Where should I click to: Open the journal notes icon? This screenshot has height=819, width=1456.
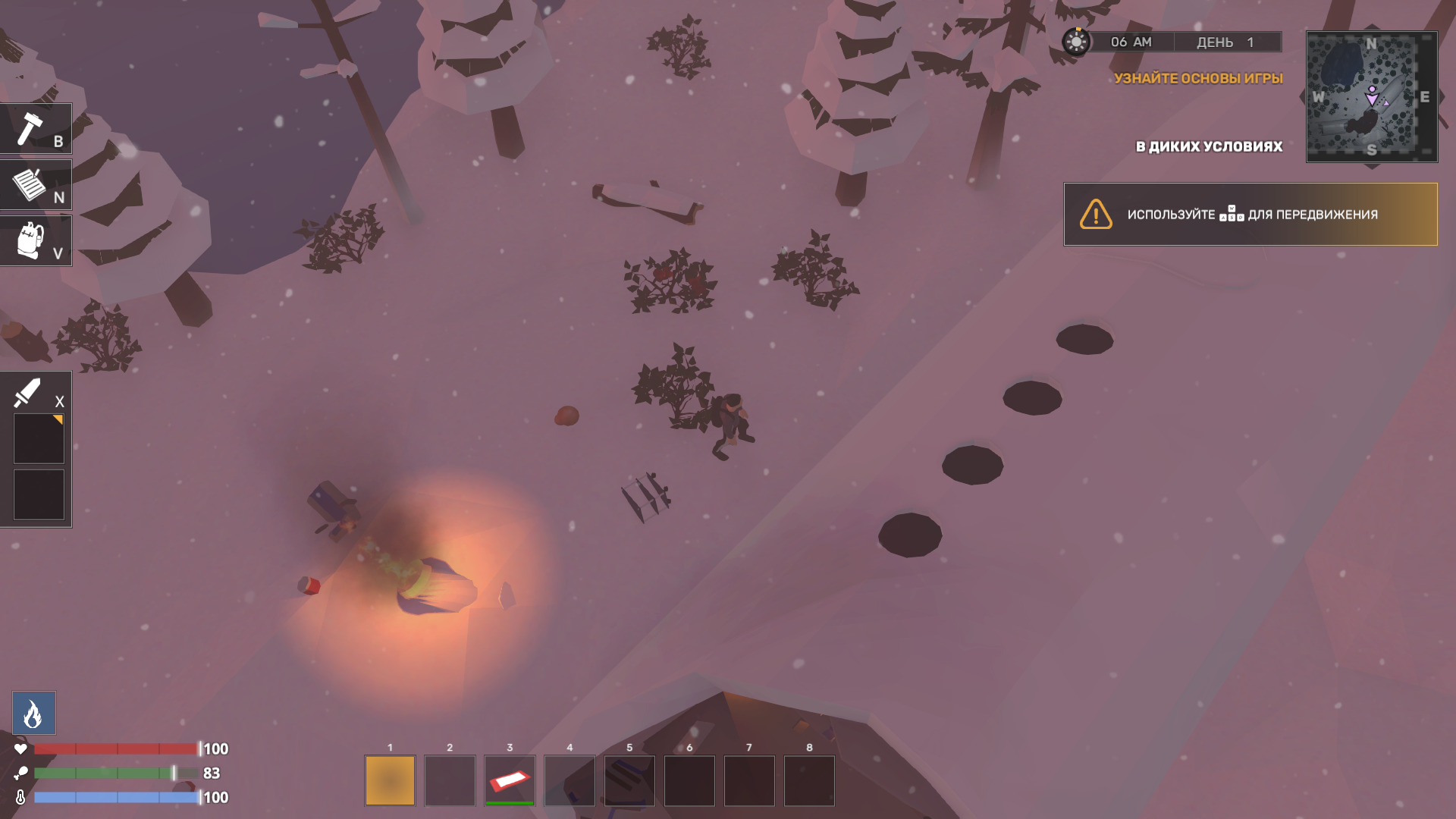pos(30,184)
